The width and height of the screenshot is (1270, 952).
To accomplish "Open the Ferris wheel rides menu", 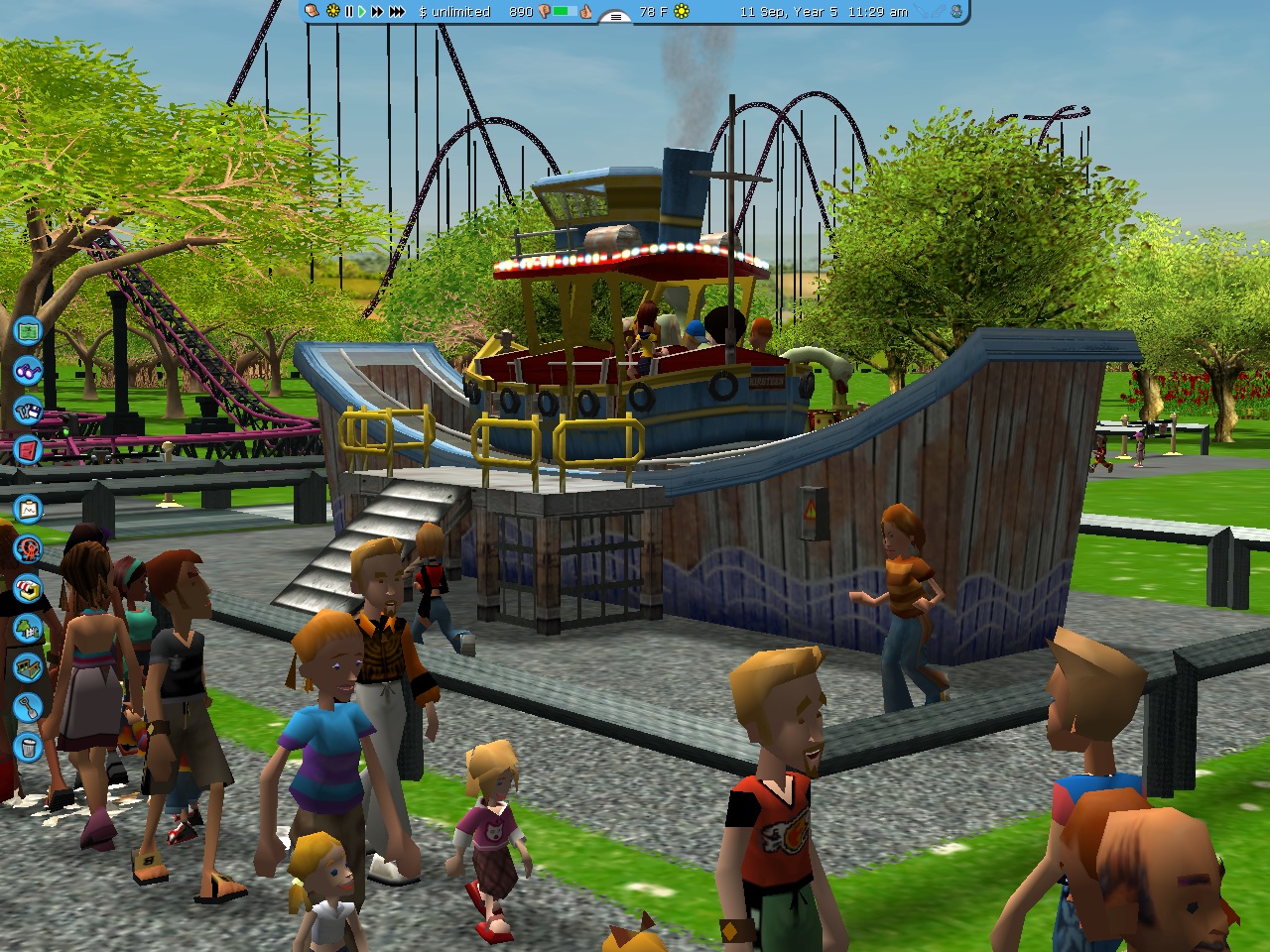I will click(x=28, y=548).
